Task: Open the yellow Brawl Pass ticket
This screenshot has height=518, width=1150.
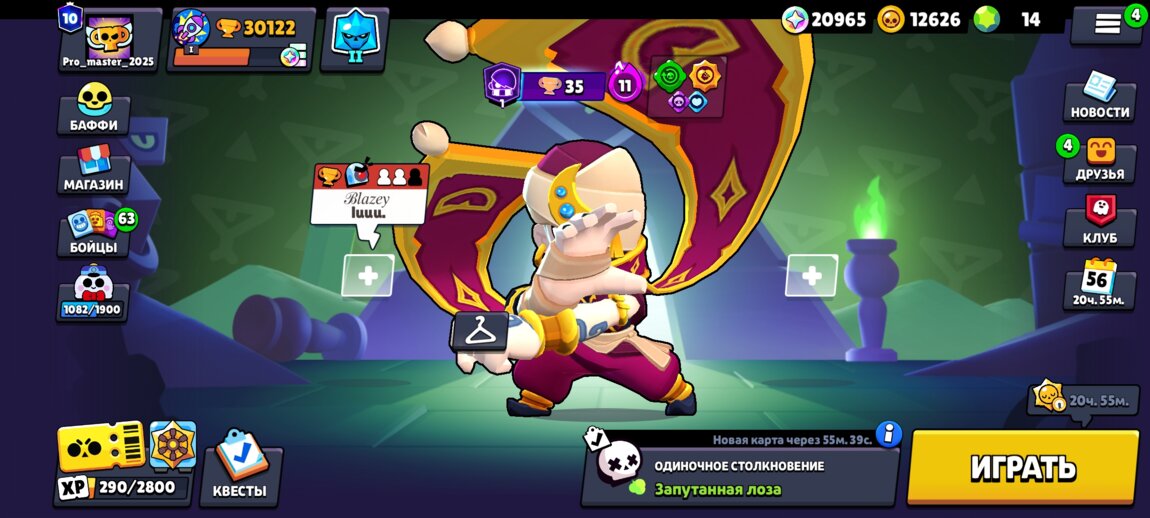Action: 101,446
